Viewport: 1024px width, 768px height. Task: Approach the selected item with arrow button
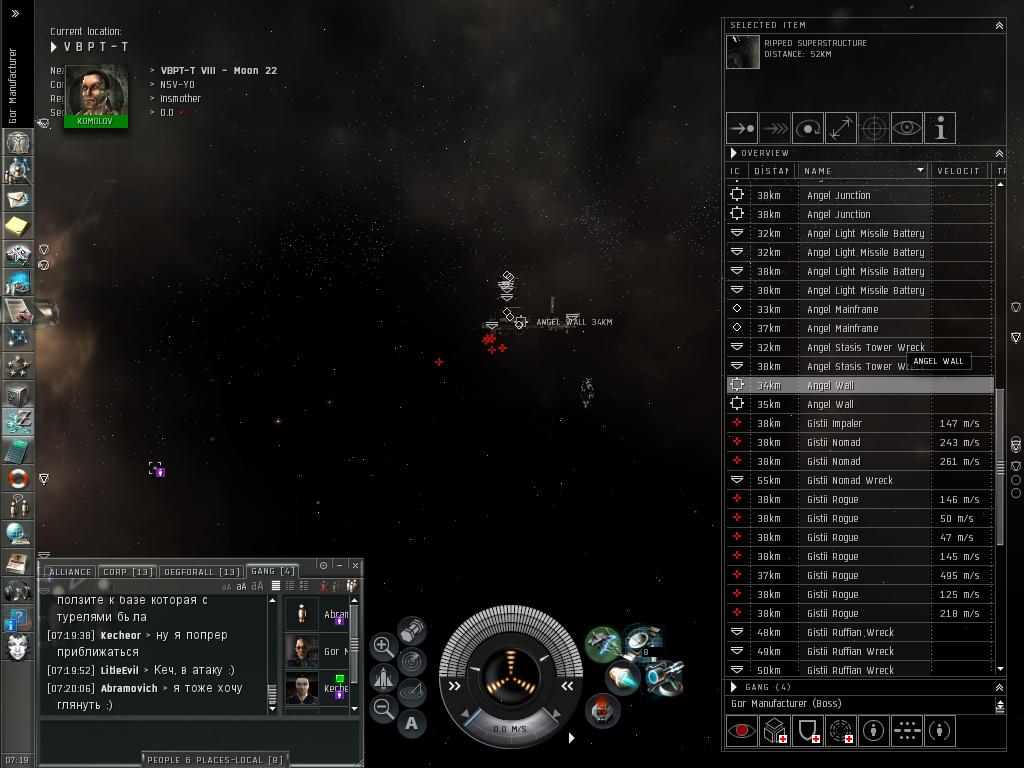pos(742,128)
